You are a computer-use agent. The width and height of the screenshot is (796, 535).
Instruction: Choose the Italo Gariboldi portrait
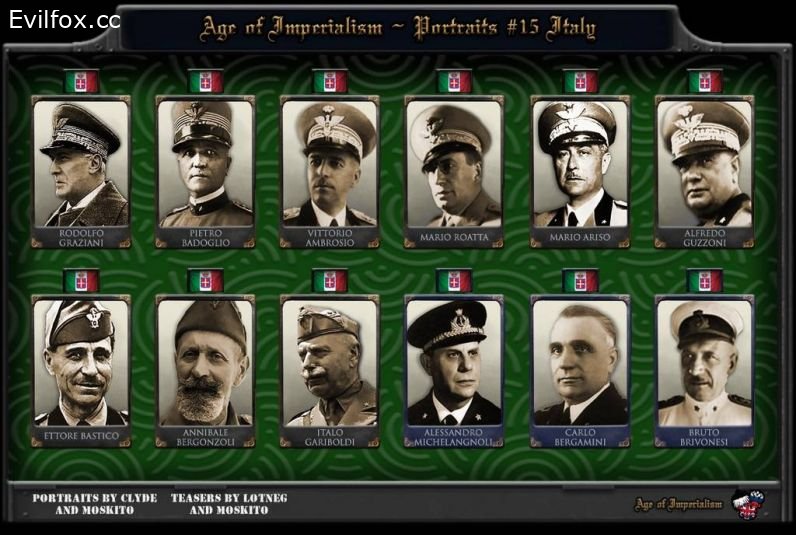[329, 363]
